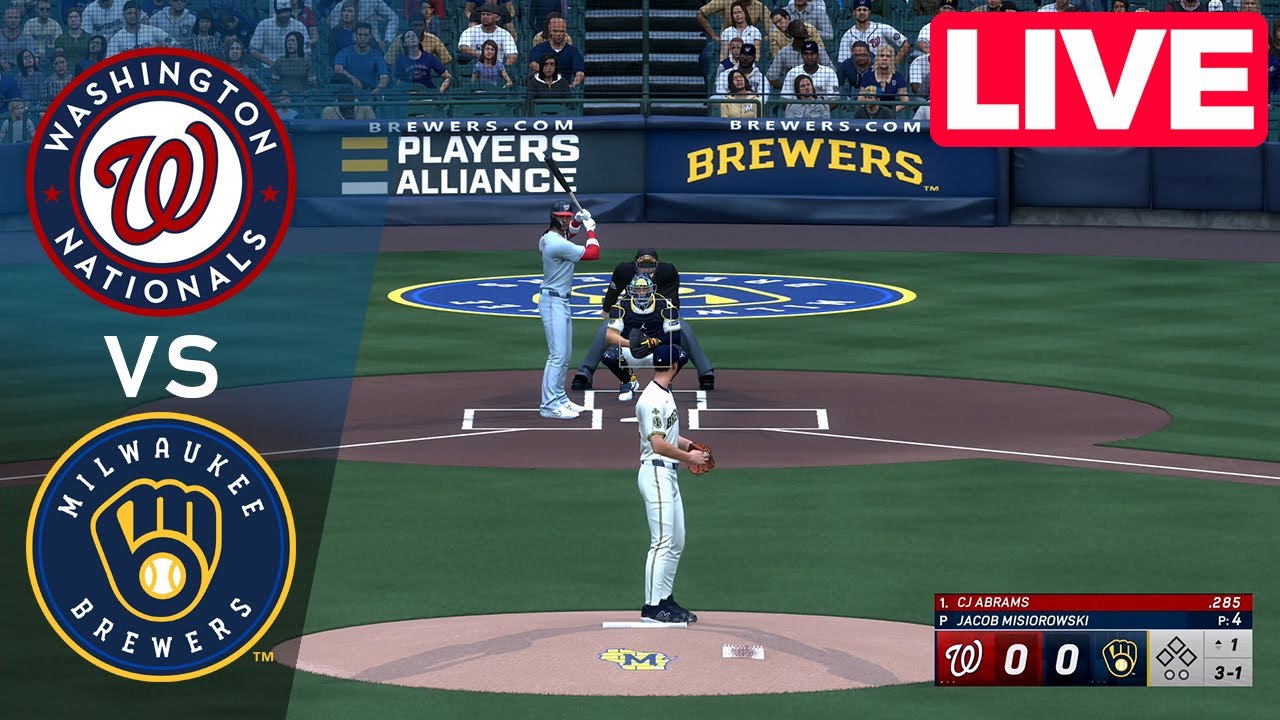Select the base runner diamond indicator graphic
1280x720 pixels.
point(1176,652)
